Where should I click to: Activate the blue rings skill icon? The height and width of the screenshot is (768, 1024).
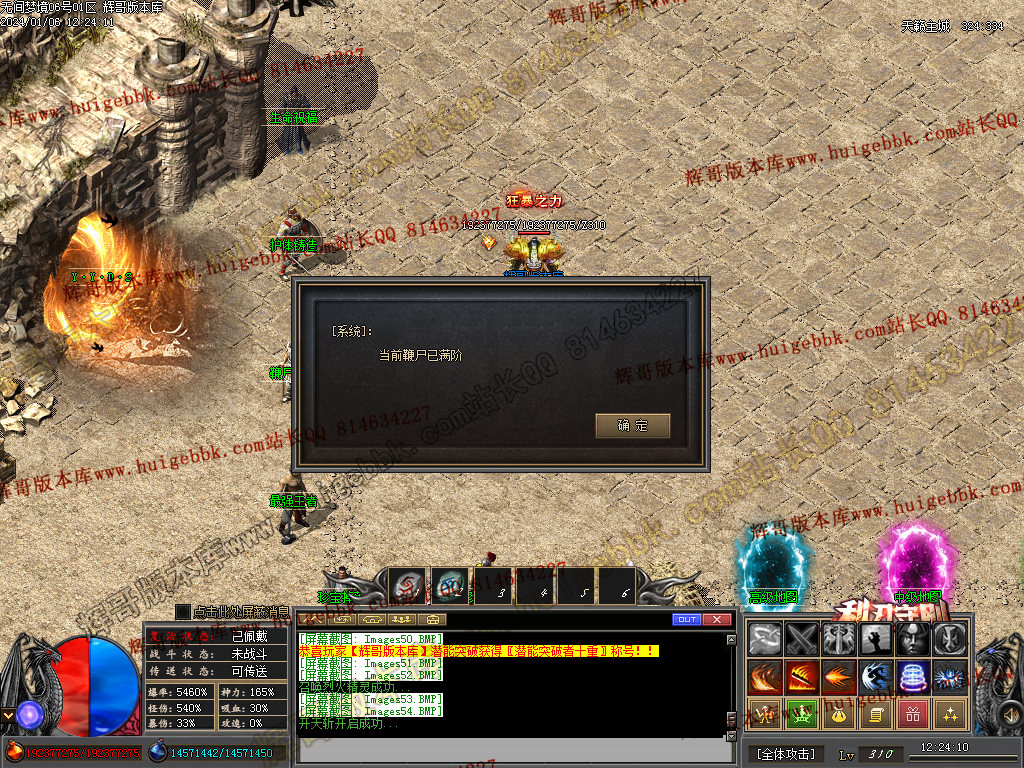[912, 677]
